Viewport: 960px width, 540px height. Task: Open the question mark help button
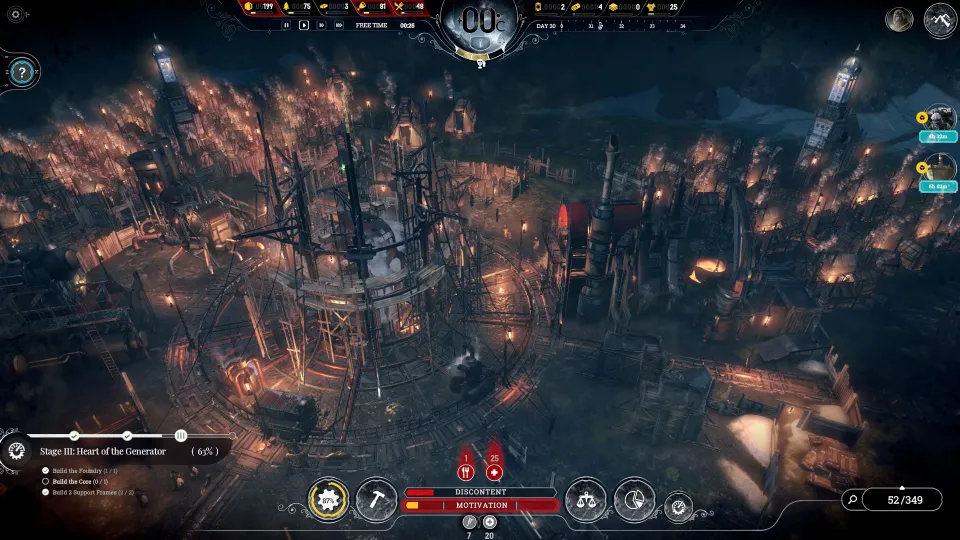click(22, 72)
